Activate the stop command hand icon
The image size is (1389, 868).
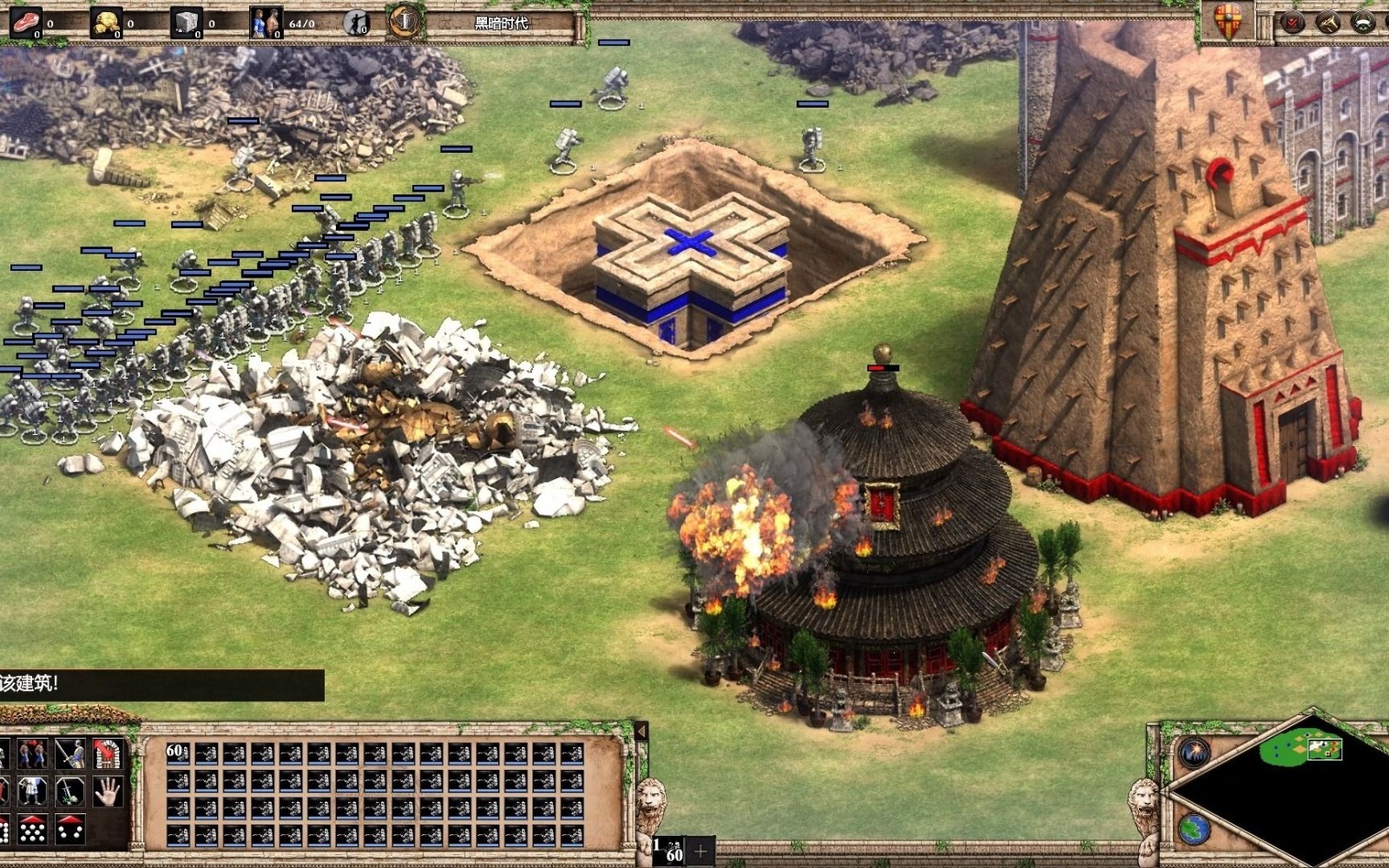pos(107,791)
